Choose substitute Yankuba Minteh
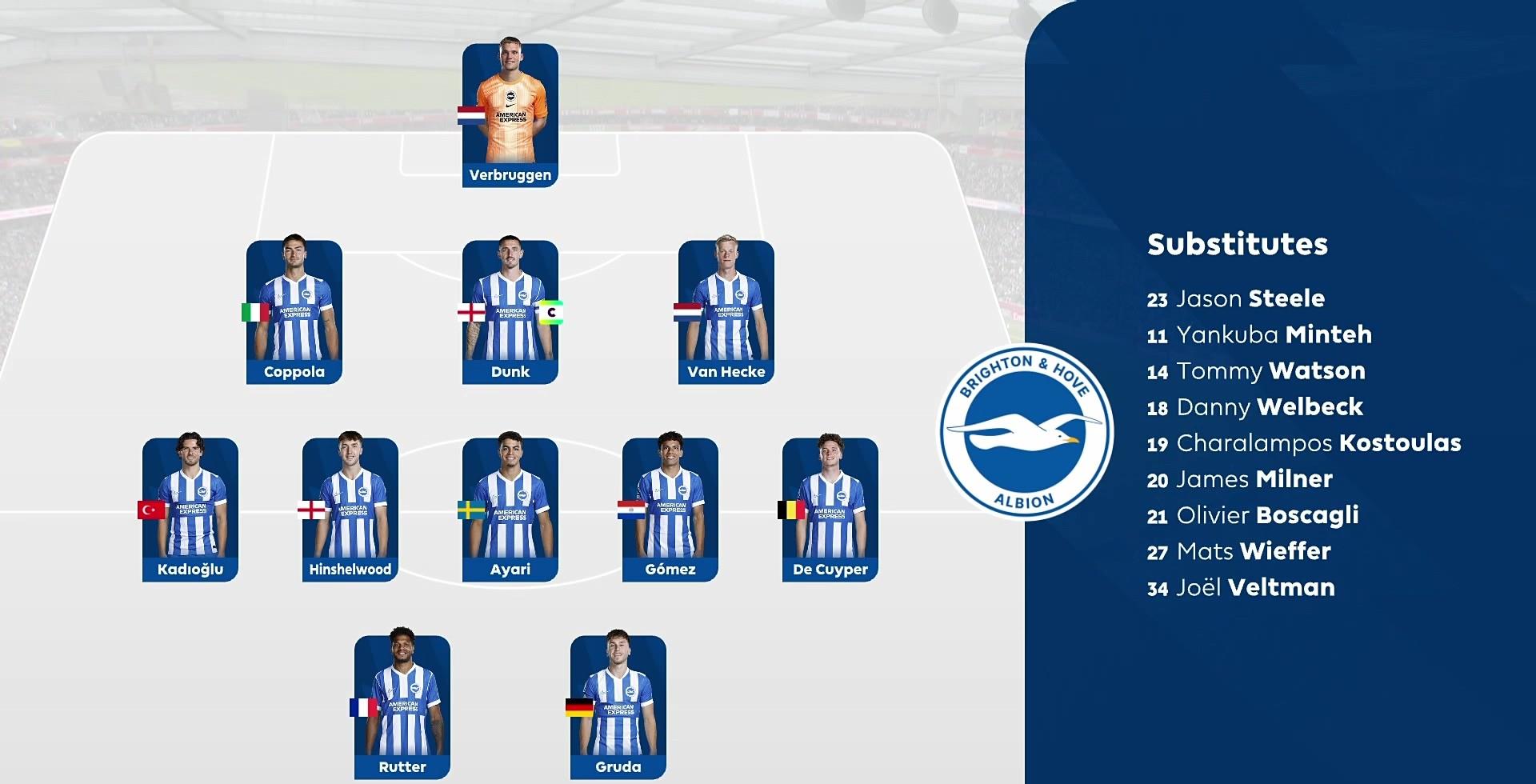This screenshot has height=784, width=1536. (1259, 335)
